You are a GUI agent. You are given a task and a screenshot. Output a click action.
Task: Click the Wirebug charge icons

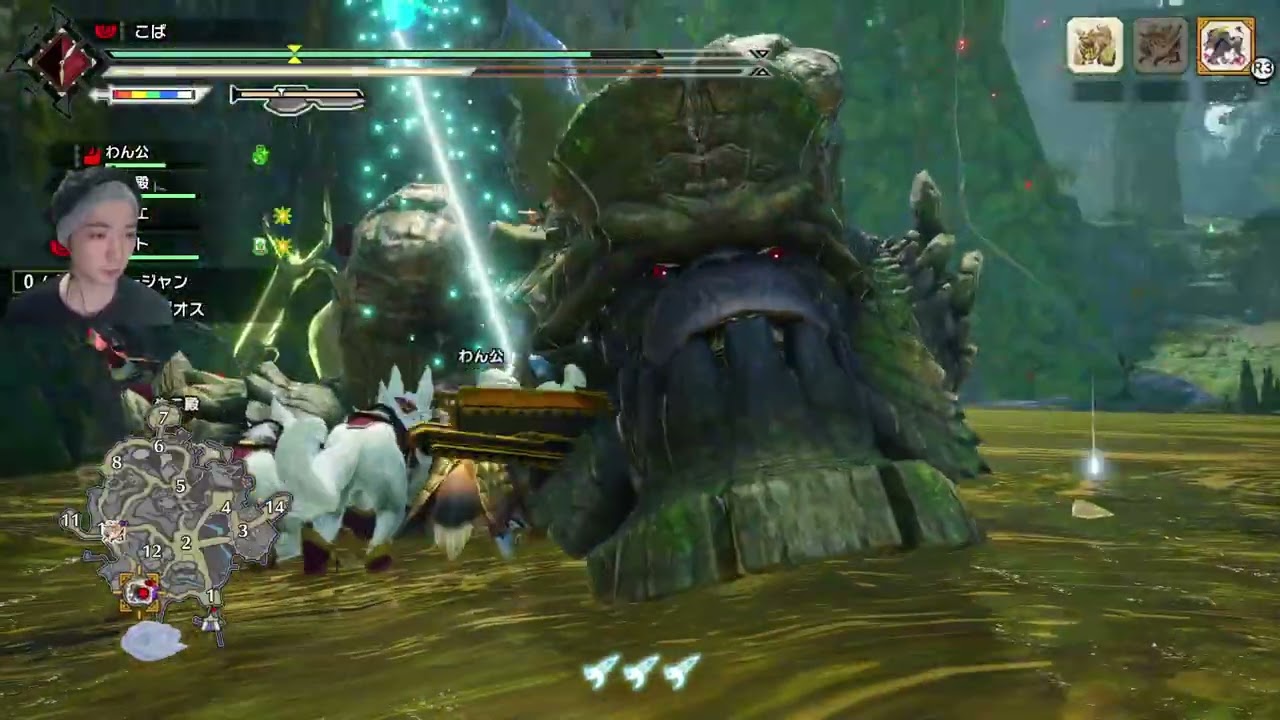click(641, 671)
